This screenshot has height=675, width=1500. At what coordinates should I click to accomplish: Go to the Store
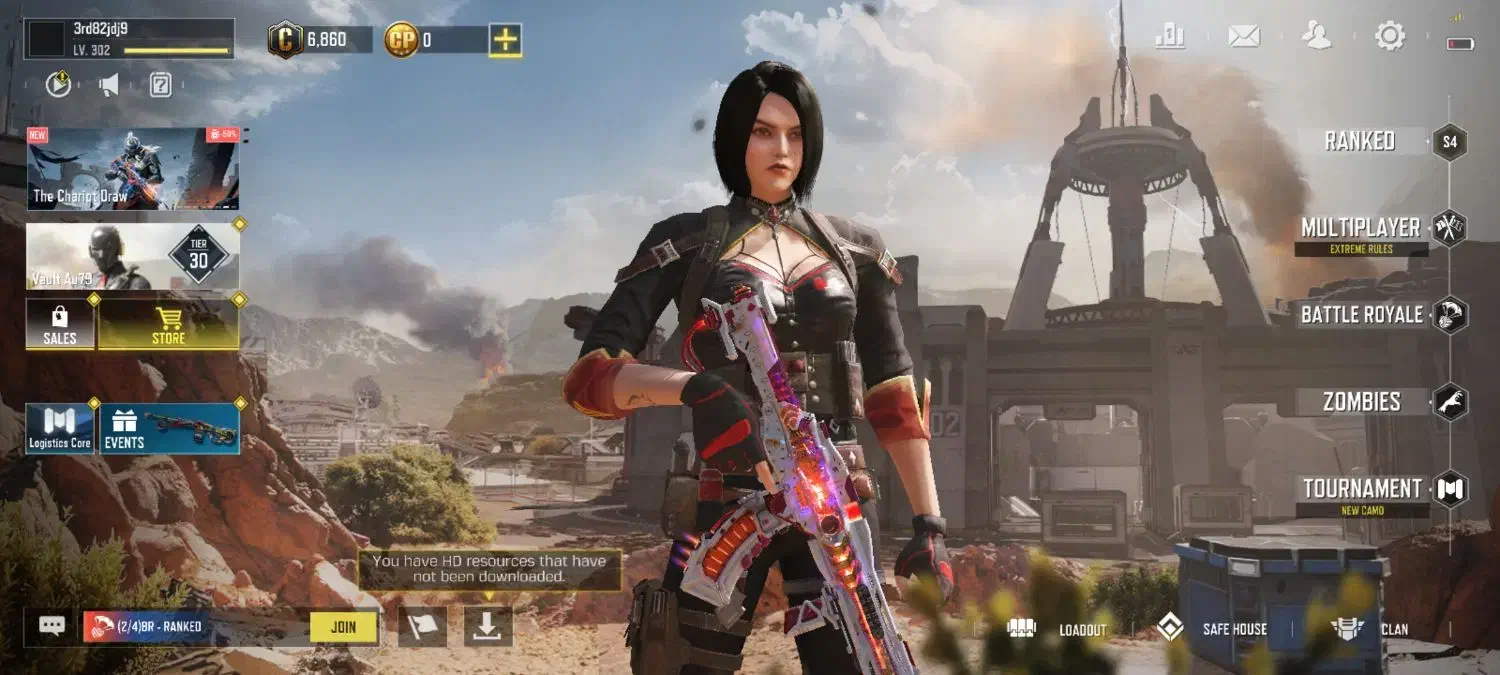tap(168, 324)
